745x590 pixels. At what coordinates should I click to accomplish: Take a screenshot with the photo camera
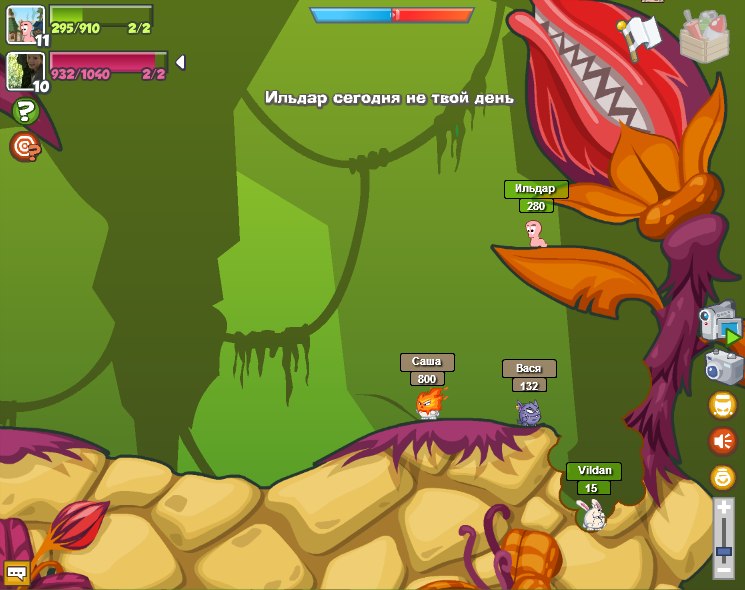click(723, 367)
